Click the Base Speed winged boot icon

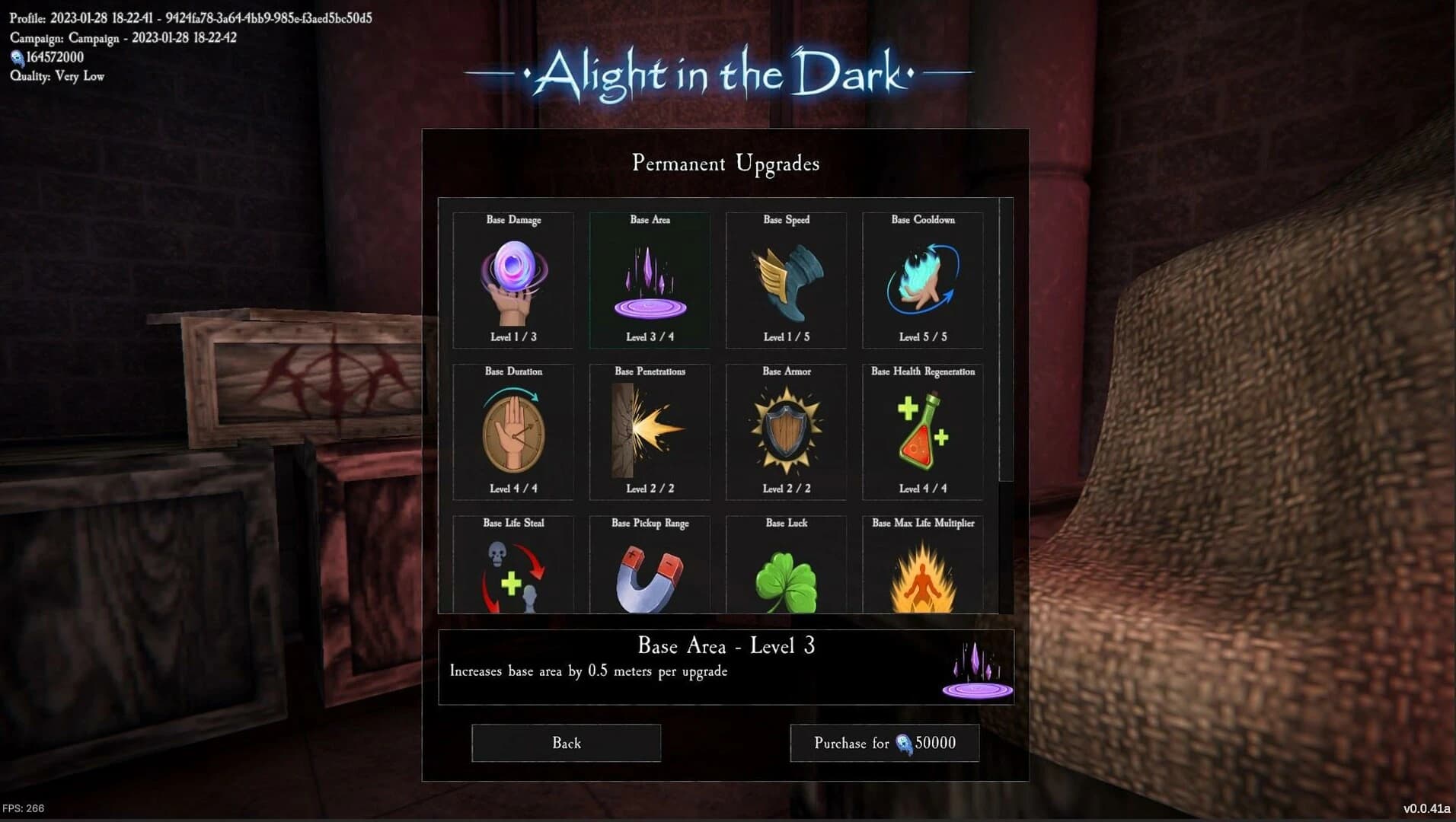click(786, 280)
